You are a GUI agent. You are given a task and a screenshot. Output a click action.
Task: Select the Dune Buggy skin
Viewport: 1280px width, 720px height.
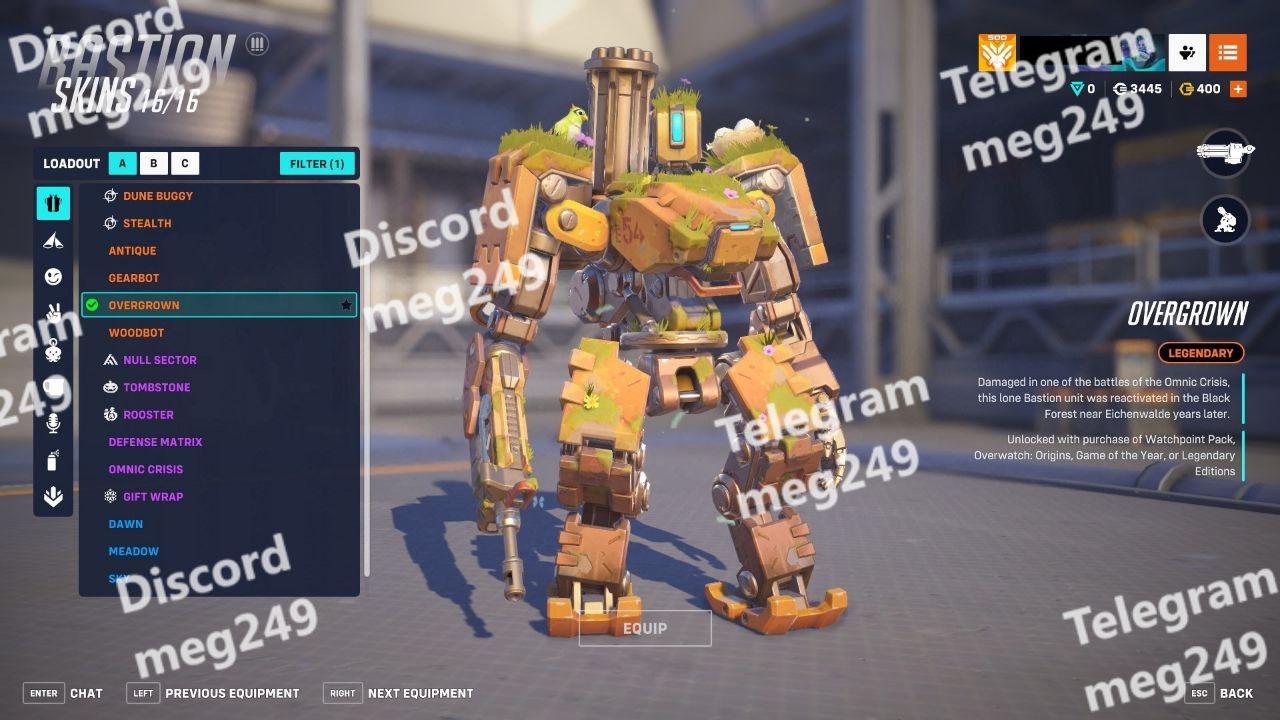(x=157, y=196)
